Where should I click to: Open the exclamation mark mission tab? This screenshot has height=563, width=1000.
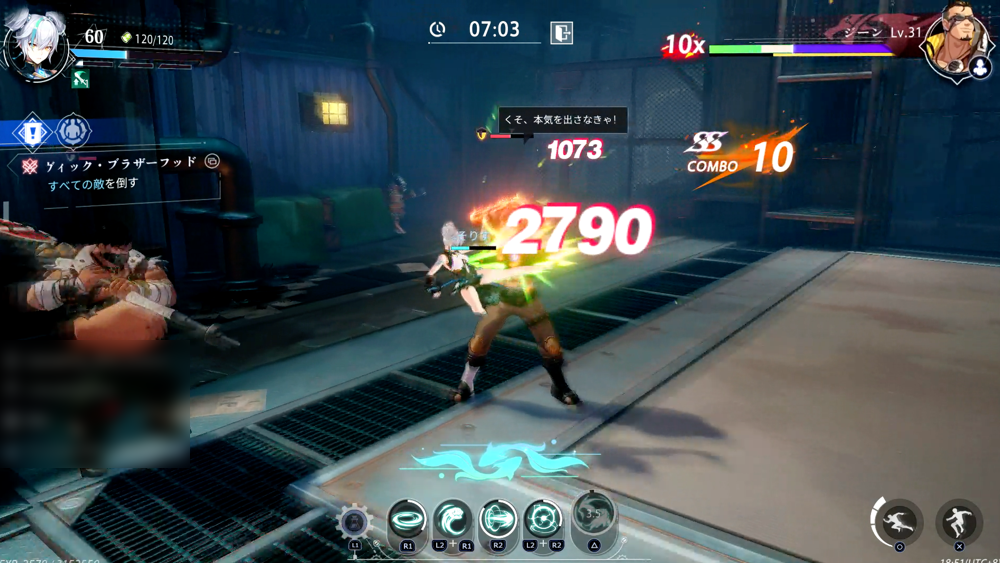(32, 132)
